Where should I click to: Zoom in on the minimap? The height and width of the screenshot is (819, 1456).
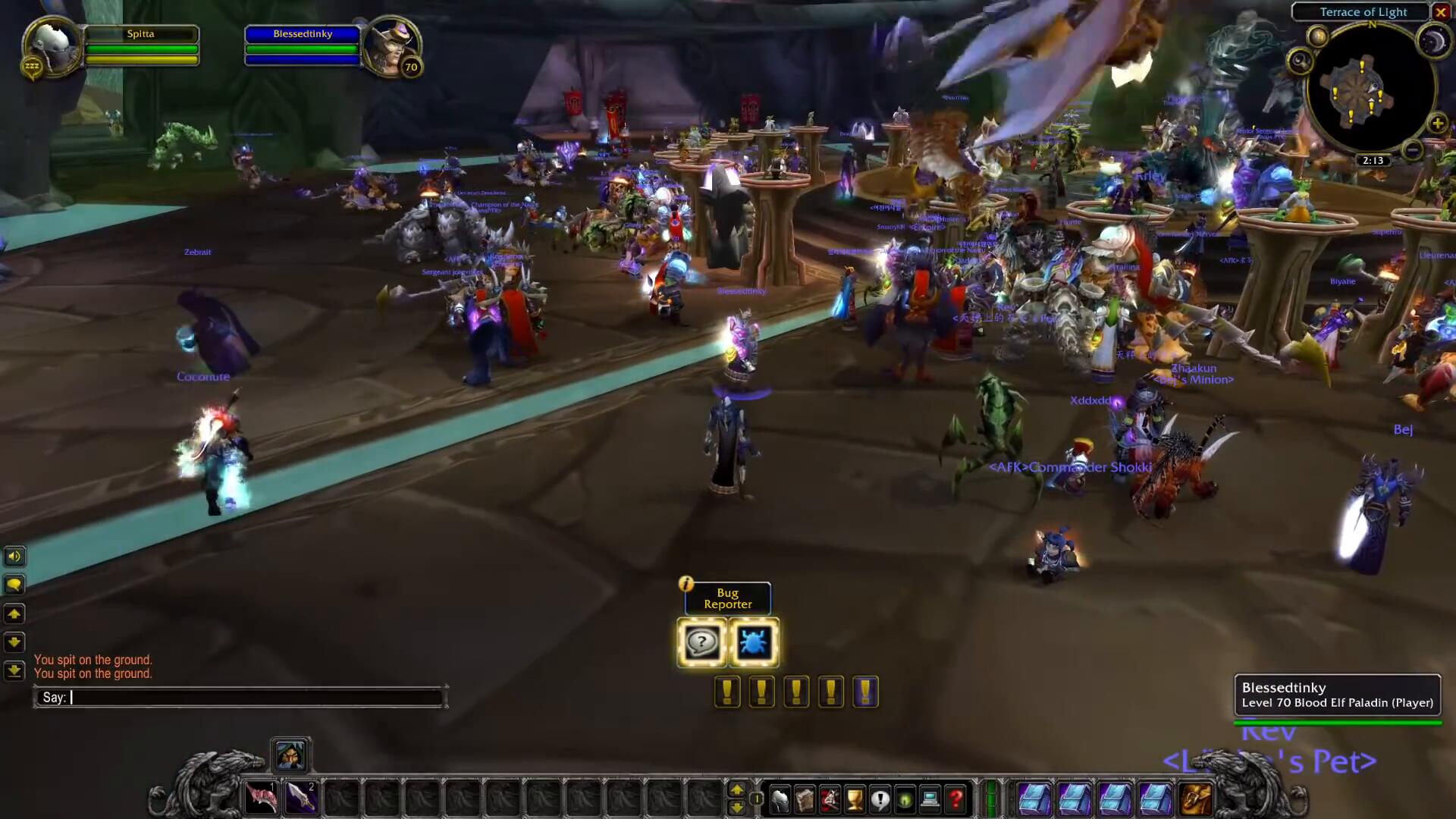point(1437,124)
